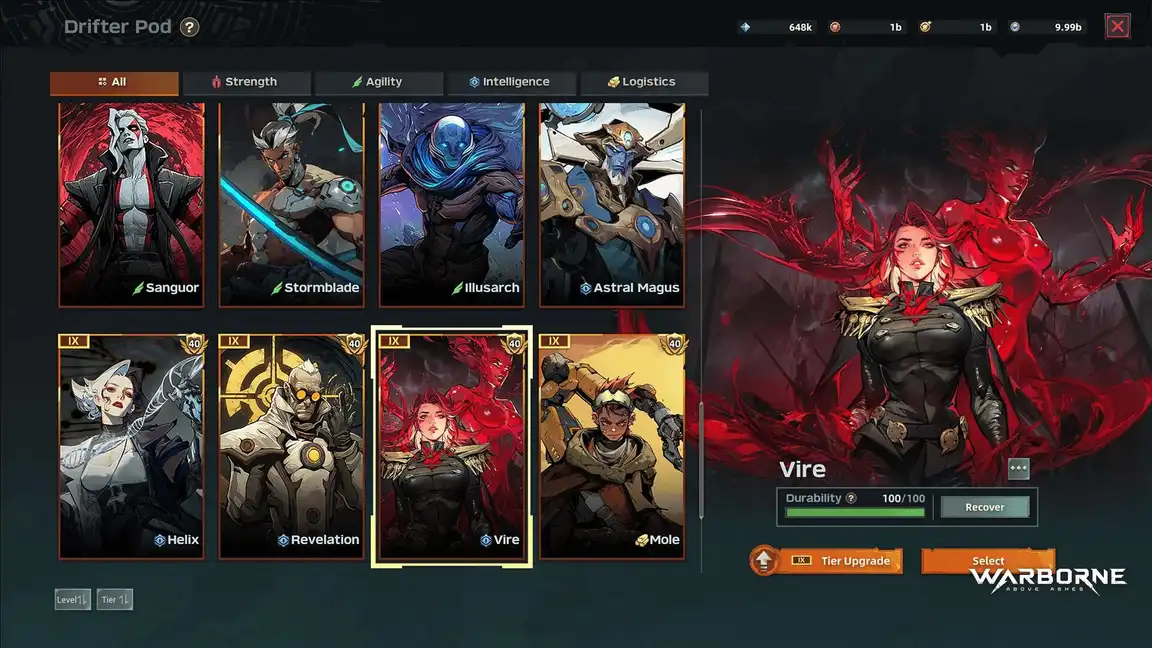Select the Logistics tab

(644, 83)
